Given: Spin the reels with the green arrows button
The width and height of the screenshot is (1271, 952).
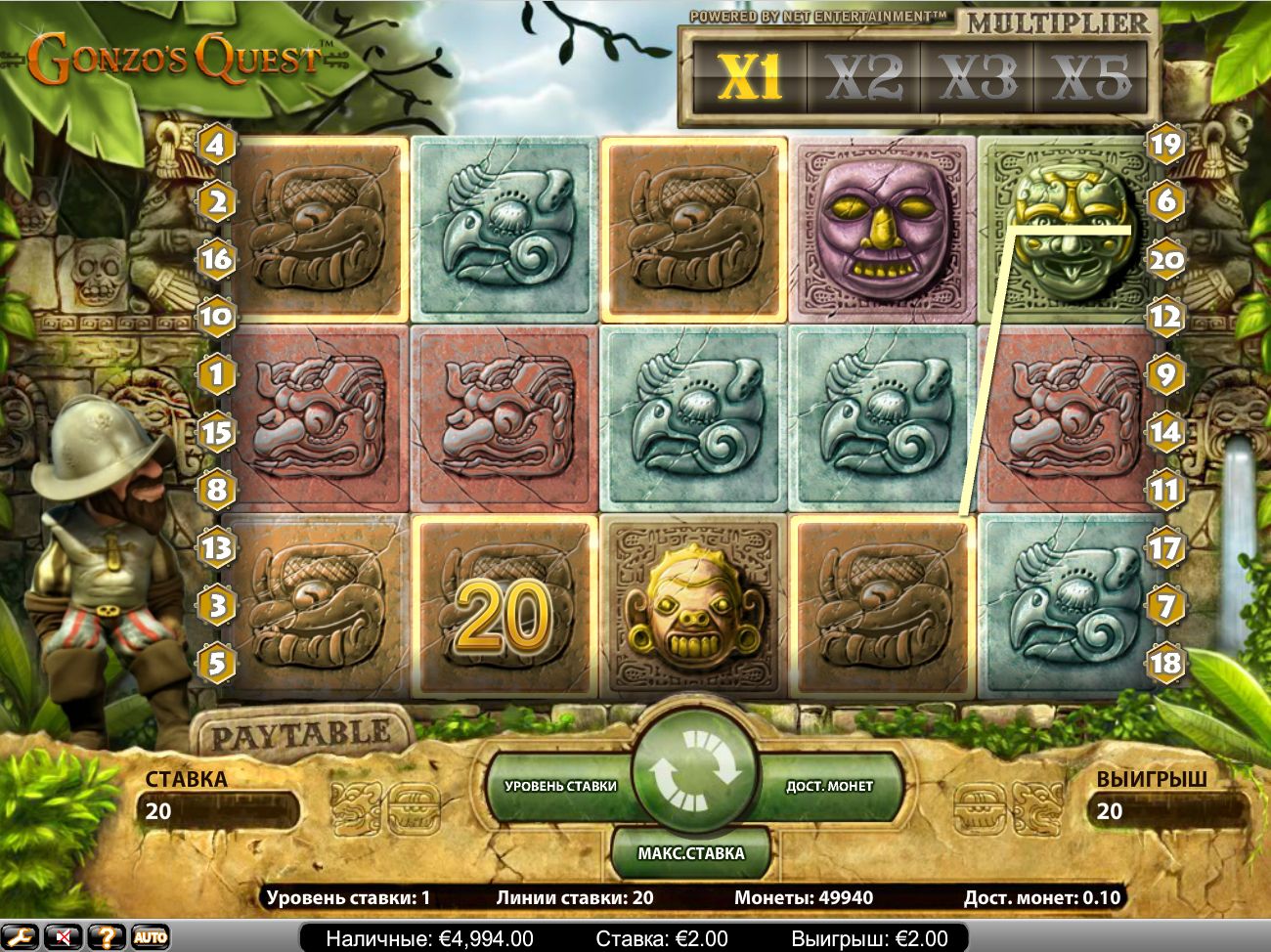Looking at the screenshot, I should [693, 772].
